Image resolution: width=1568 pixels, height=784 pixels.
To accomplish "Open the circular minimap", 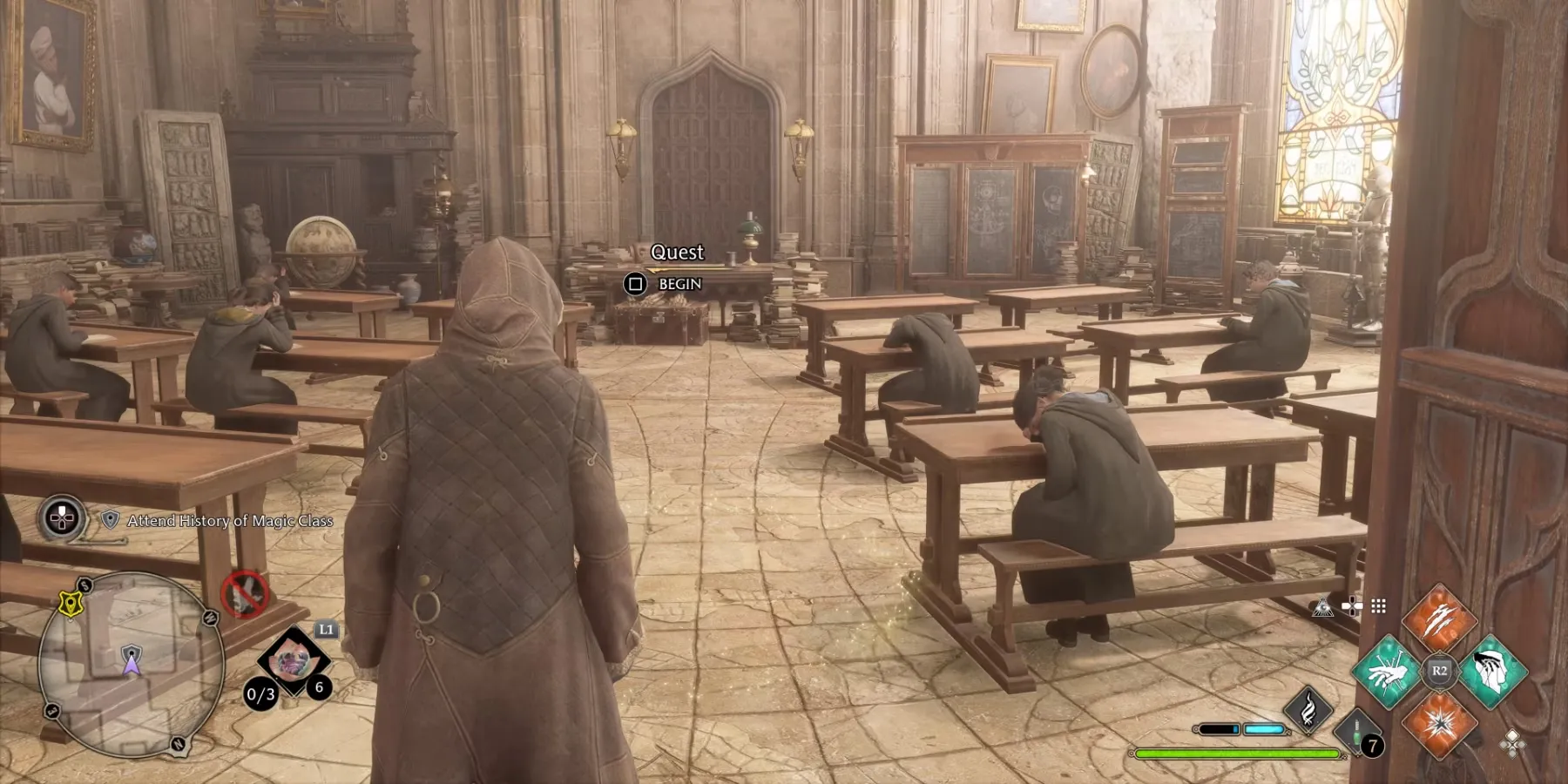I will [x=131, y=665].
